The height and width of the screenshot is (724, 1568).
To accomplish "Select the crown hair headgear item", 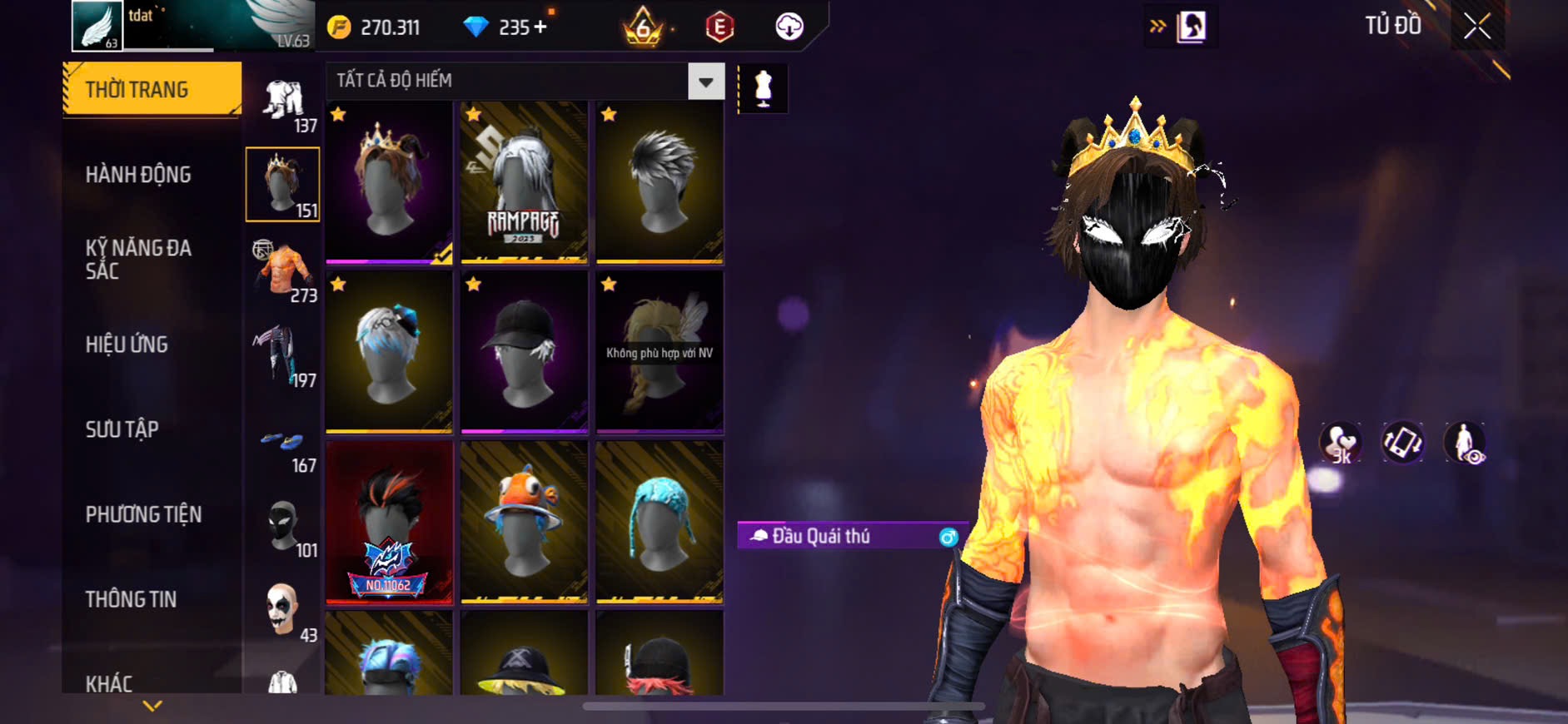I will pyautogui.click(x=389, y=182).
